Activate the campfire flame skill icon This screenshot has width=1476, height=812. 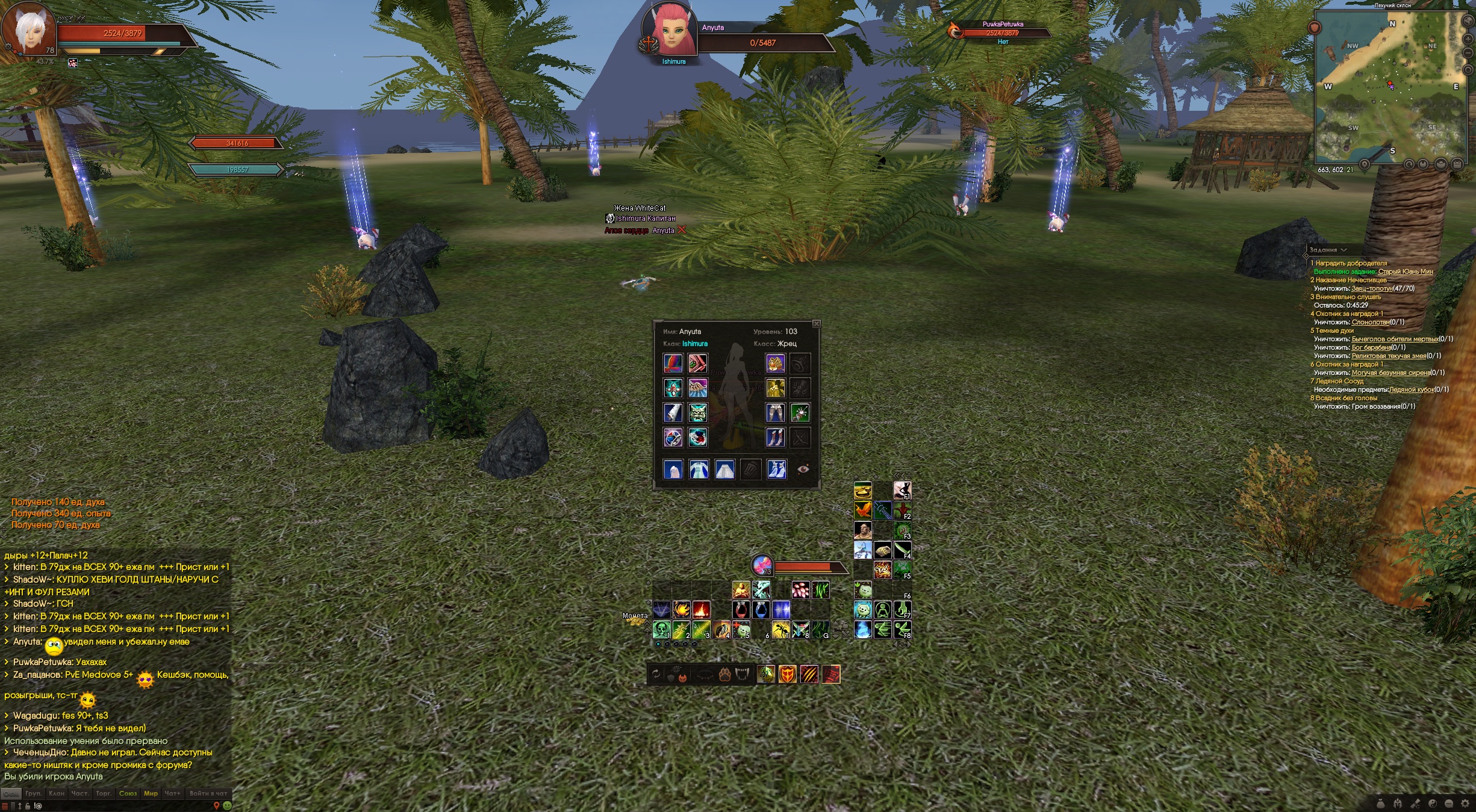[x=701, y=610]
